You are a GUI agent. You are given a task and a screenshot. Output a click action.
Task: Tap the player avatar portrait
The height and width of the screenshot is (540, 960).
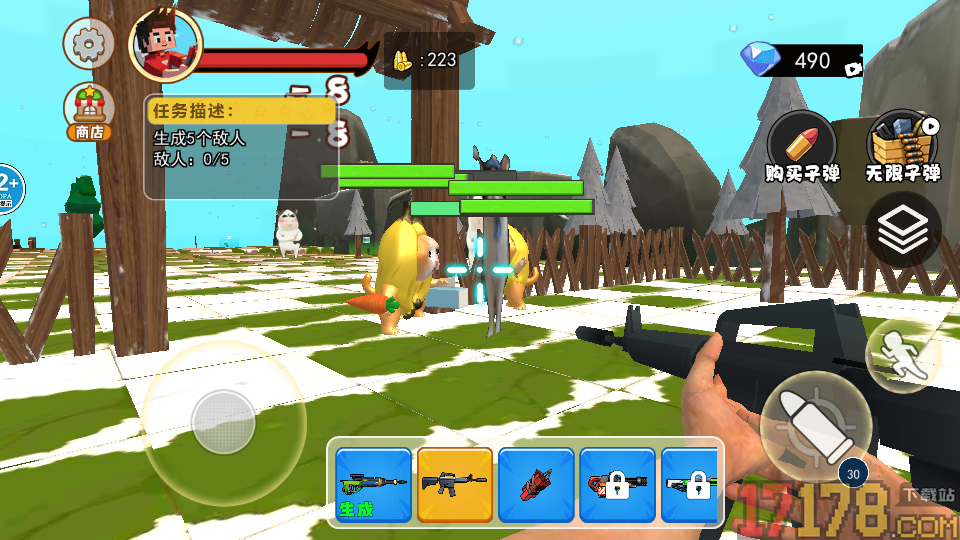point(165,45)
